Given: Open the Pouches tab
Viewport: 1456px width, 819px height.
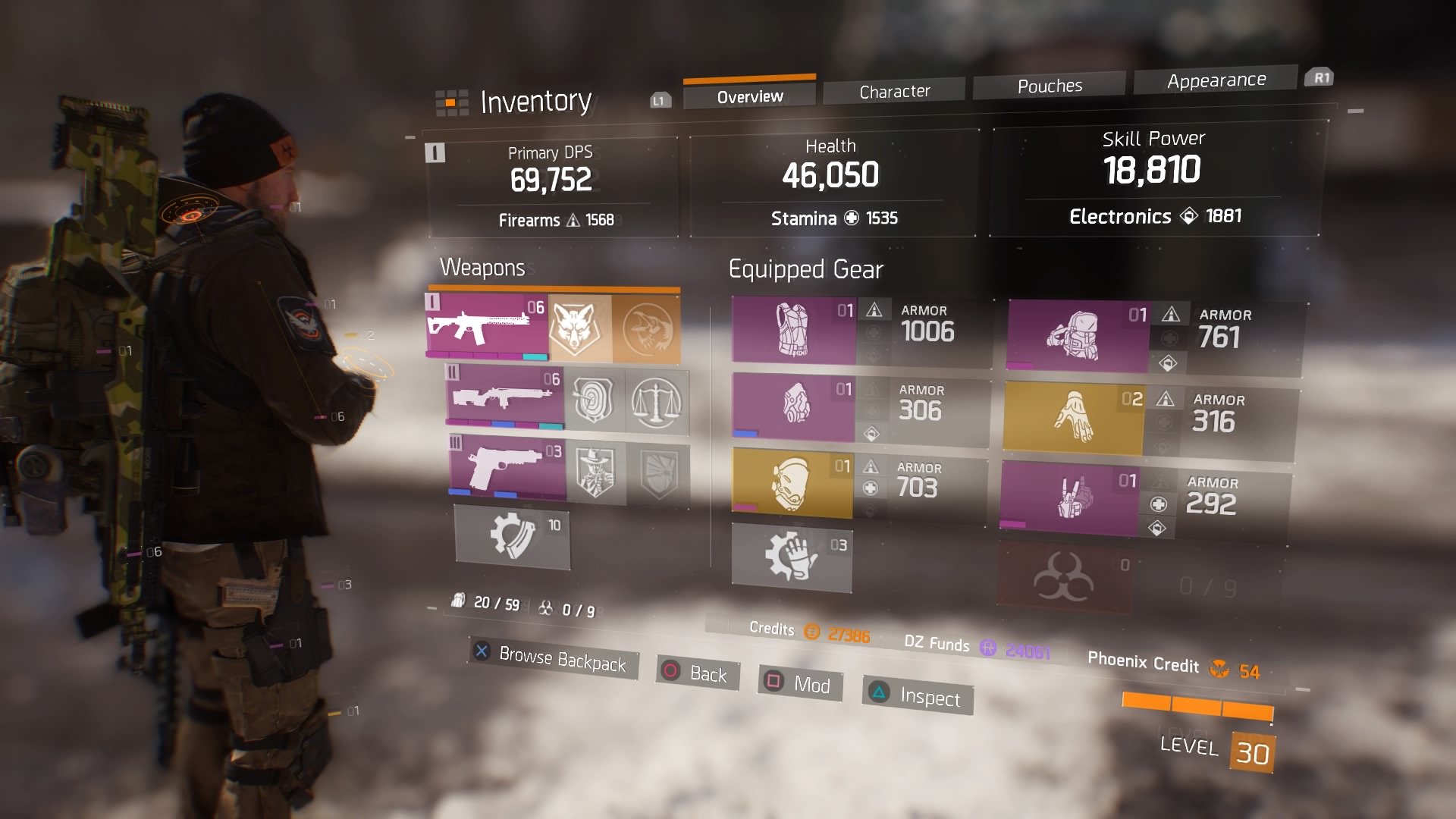Looking at the screenshot, I should (x=1050, y=86).
